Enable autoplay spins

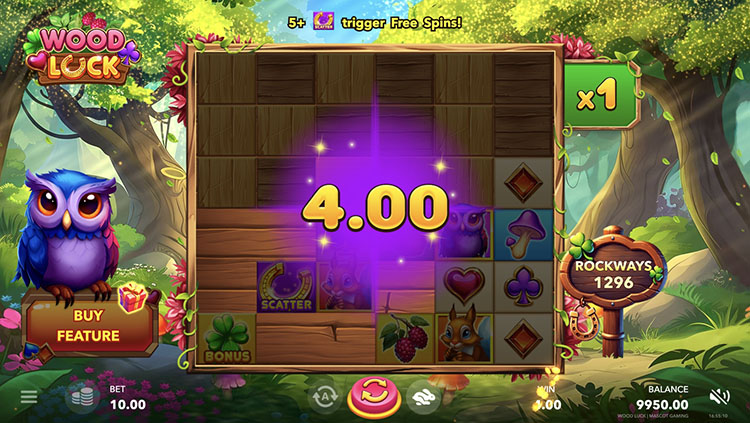[x=322, y=397]
